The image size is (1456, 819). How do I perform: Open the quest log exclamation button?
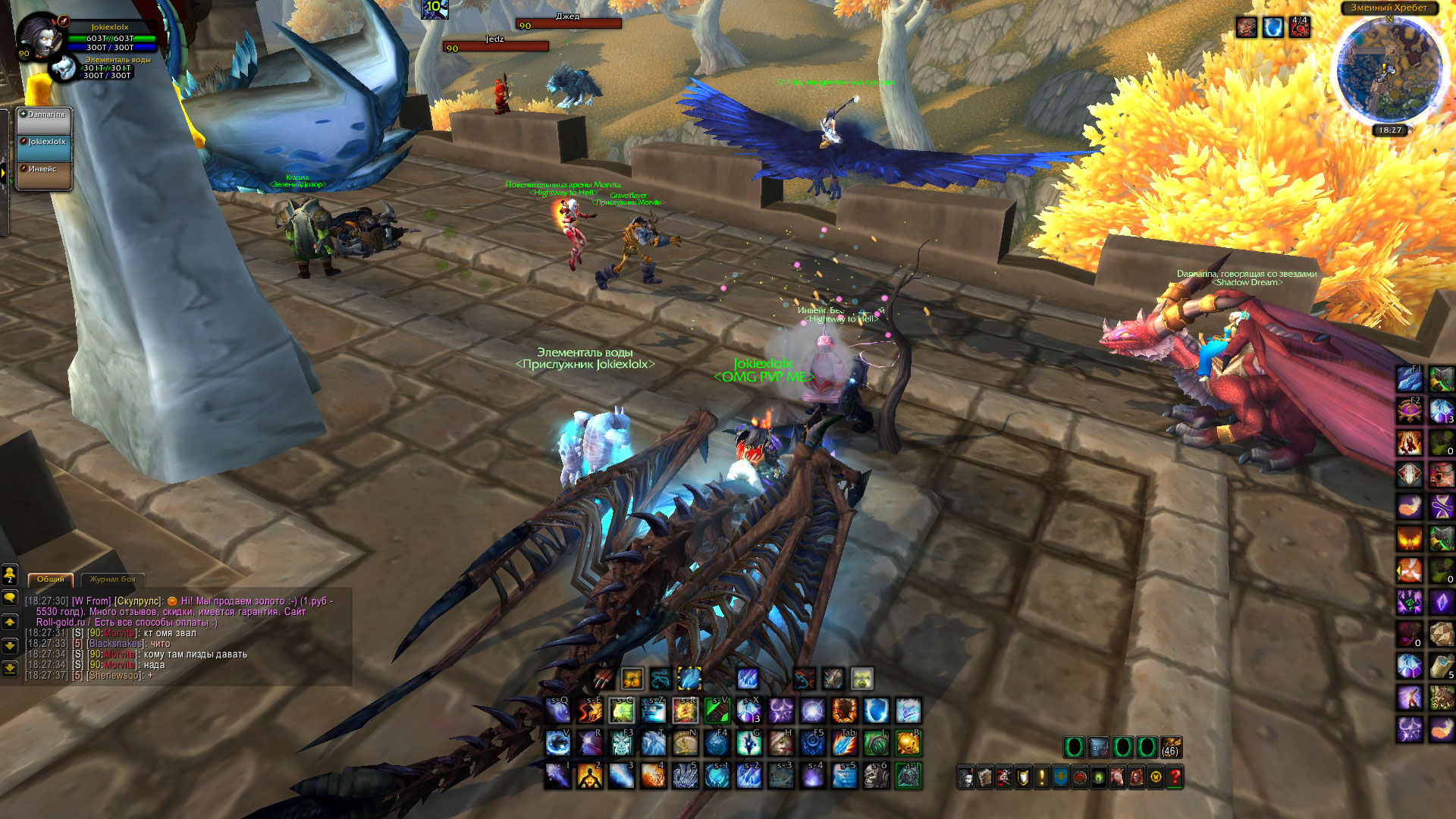[x=1042, y=777]
